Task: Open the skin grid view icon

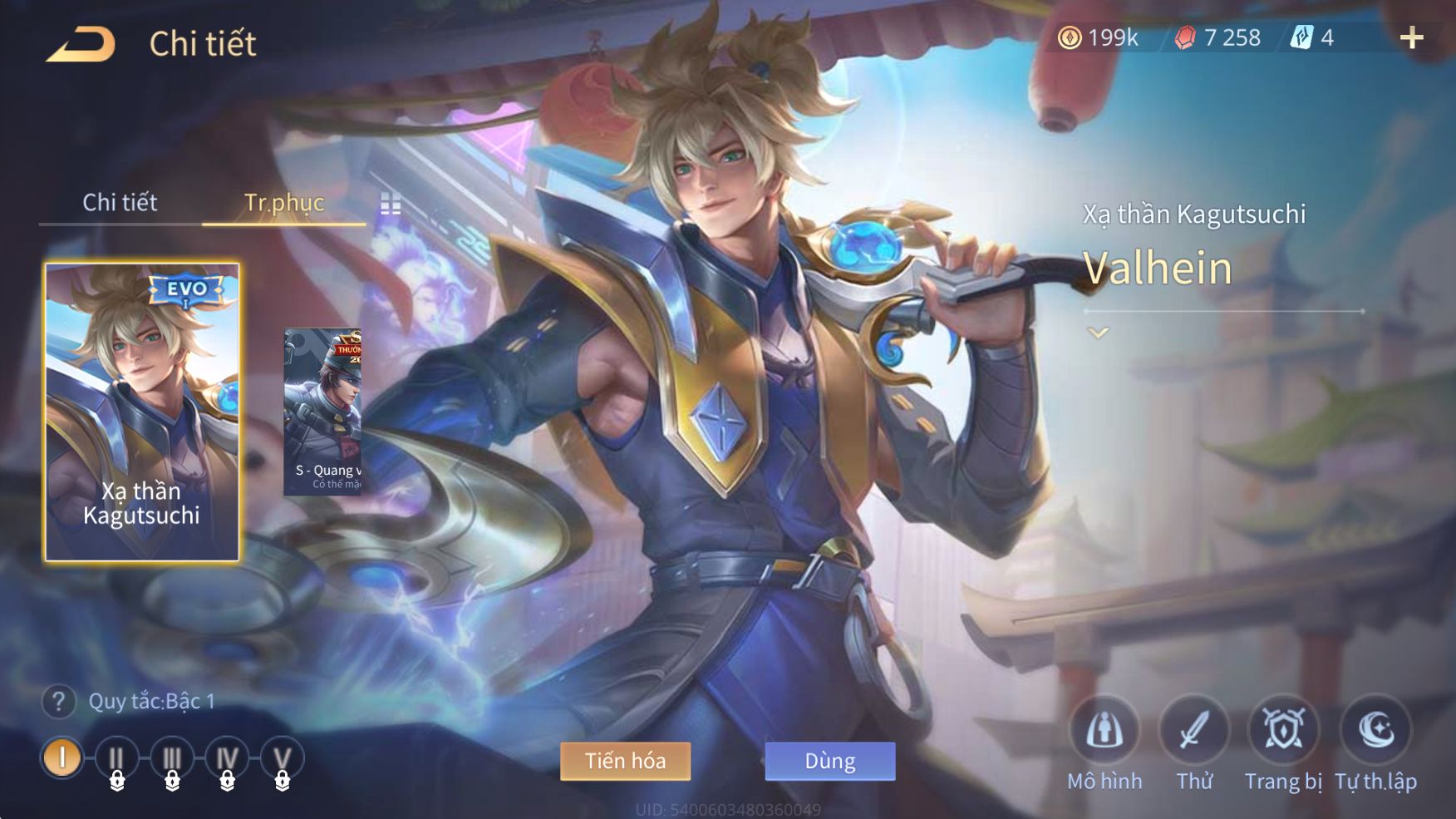Action: (x=391, y=204)
